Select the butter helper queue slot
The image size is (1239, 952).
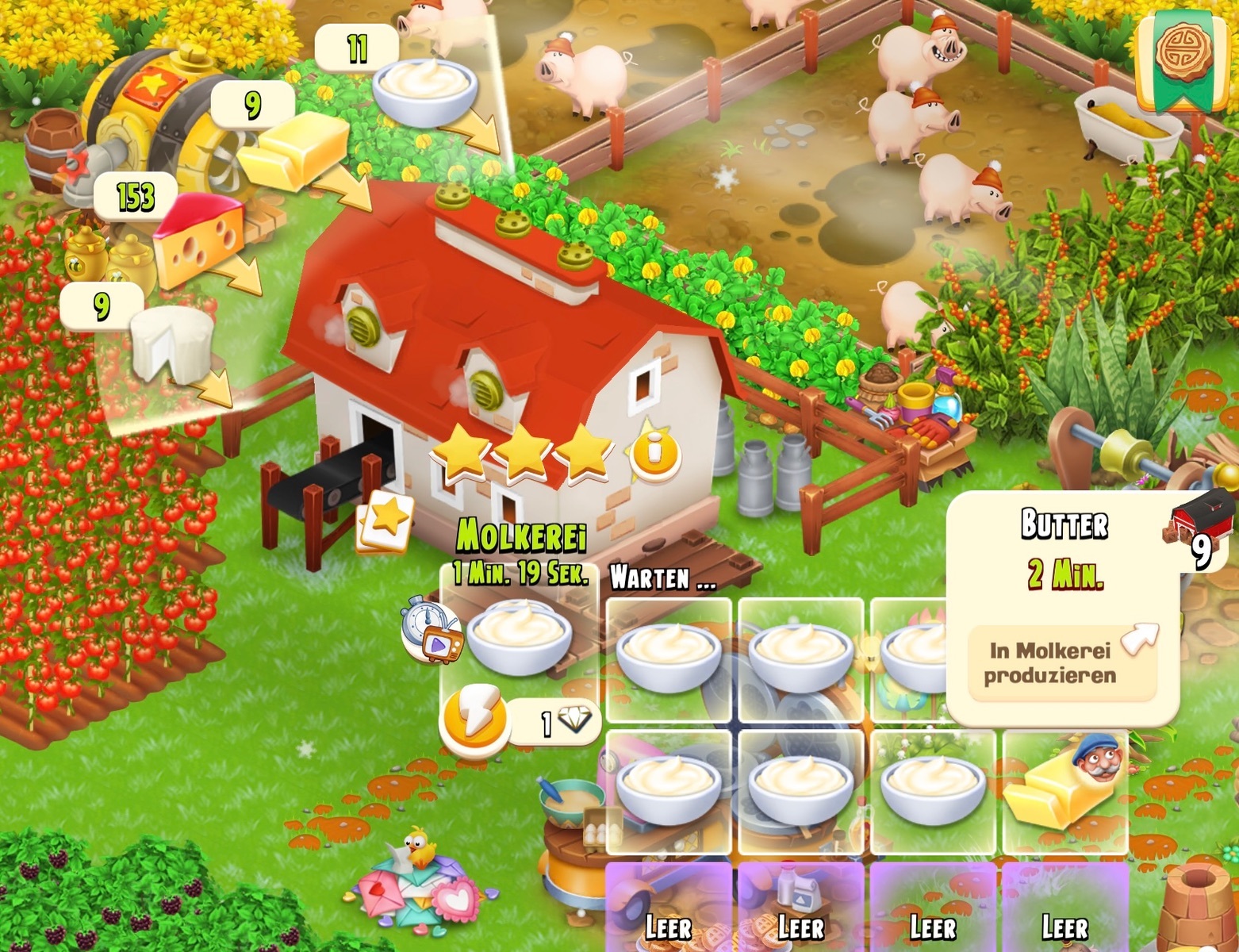1064,790
